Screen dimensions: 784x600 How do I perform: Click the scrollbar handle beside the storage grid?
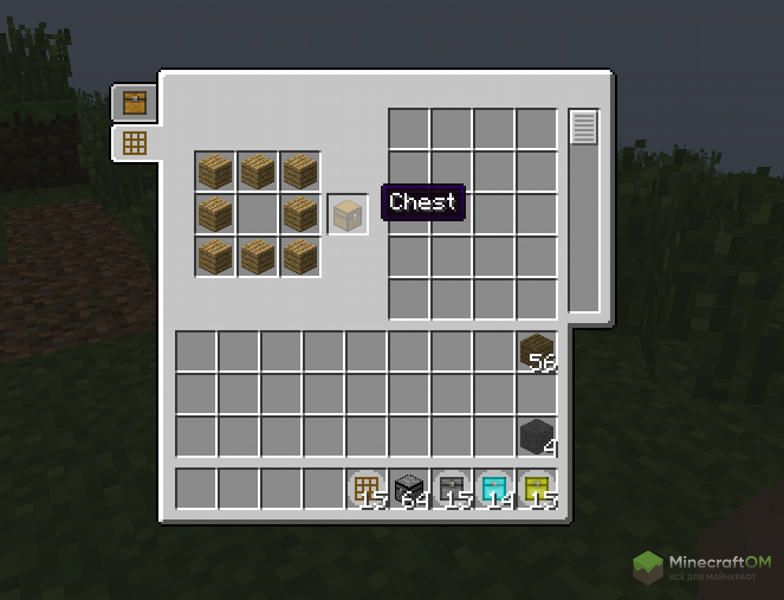pos(583,127)
